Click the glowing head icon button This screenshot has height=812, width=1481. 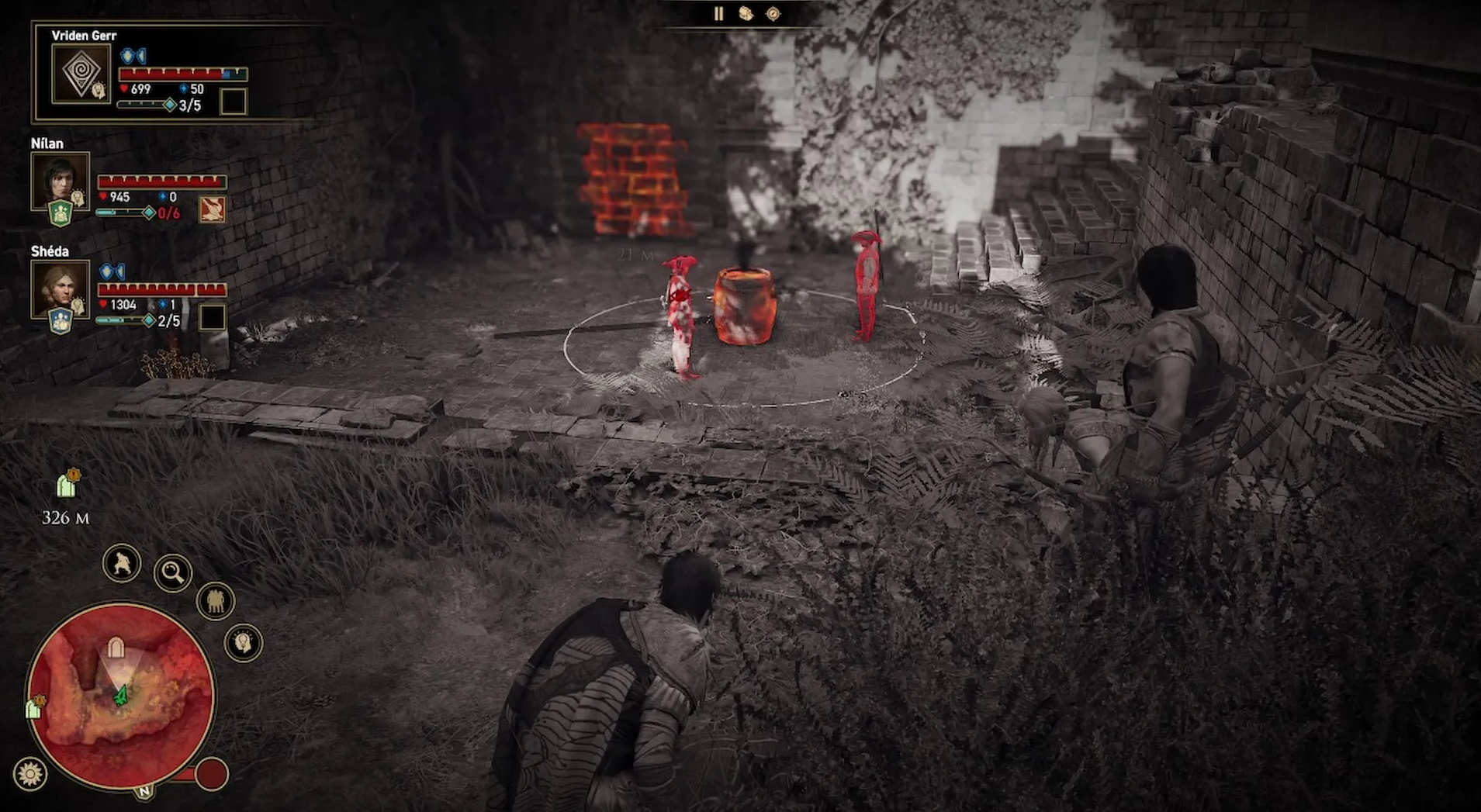click(x=244, y=642)
